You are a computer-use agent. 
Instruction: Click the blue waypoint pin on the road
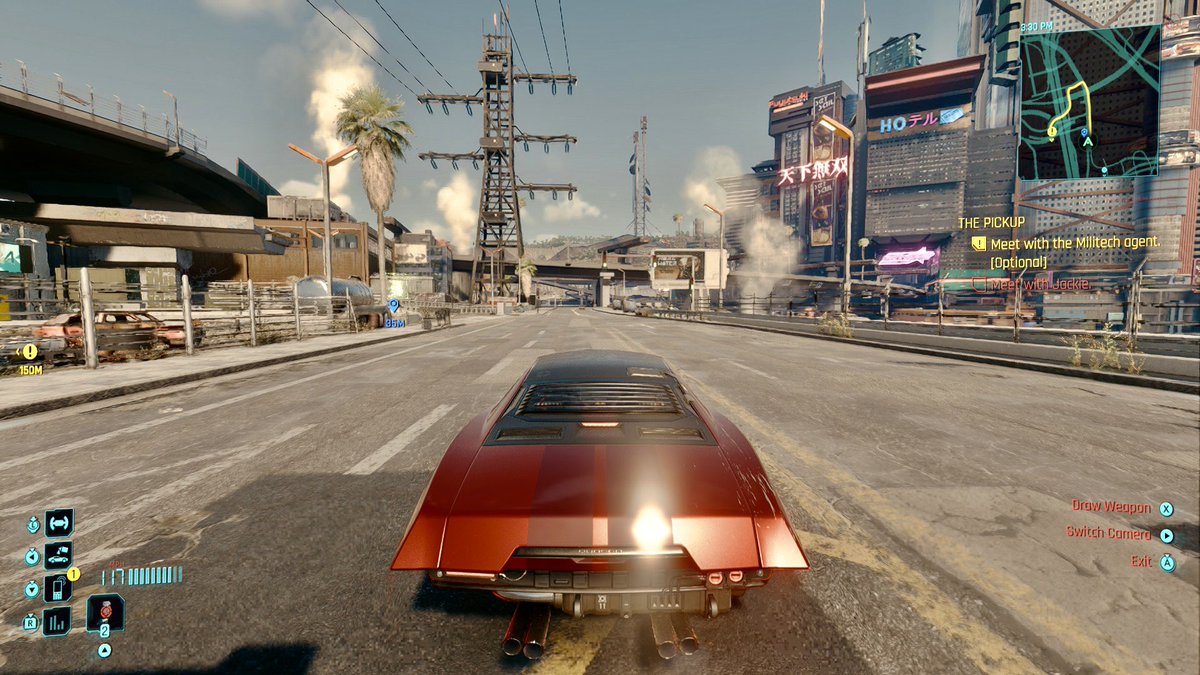point(394,306)
